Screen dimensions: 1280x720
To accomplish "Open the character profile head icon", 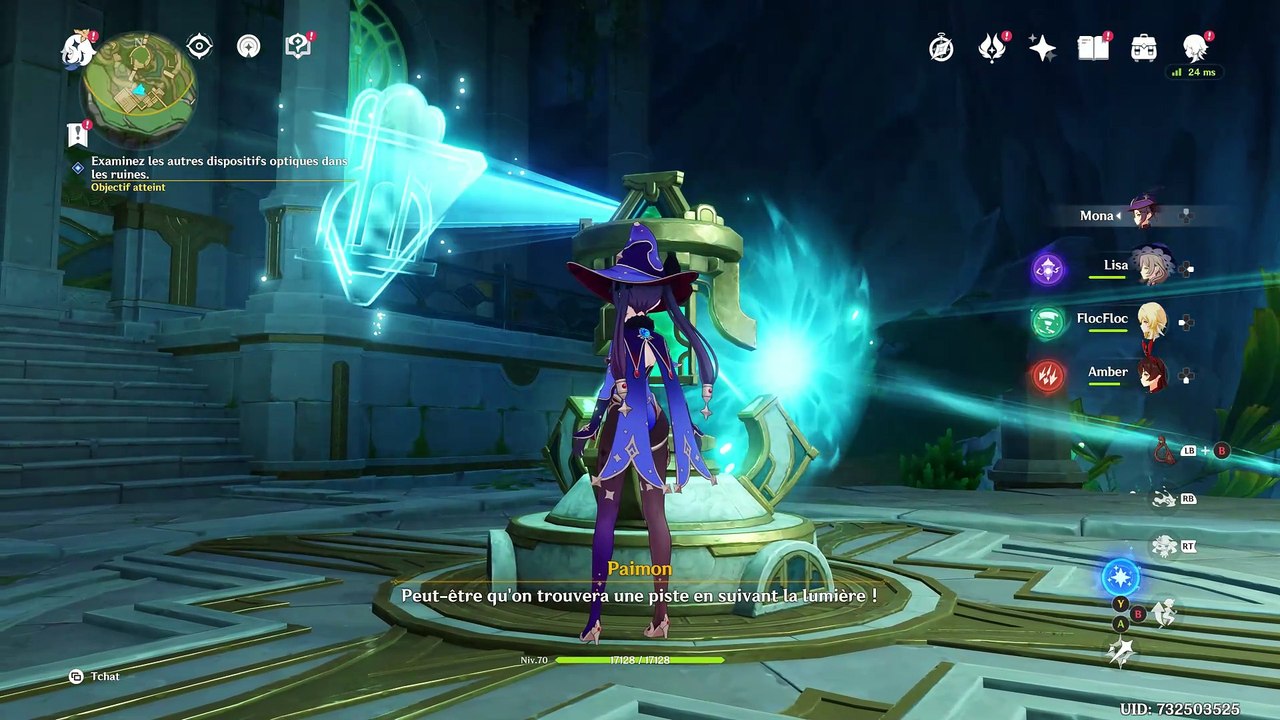I will click(1194, 48).
